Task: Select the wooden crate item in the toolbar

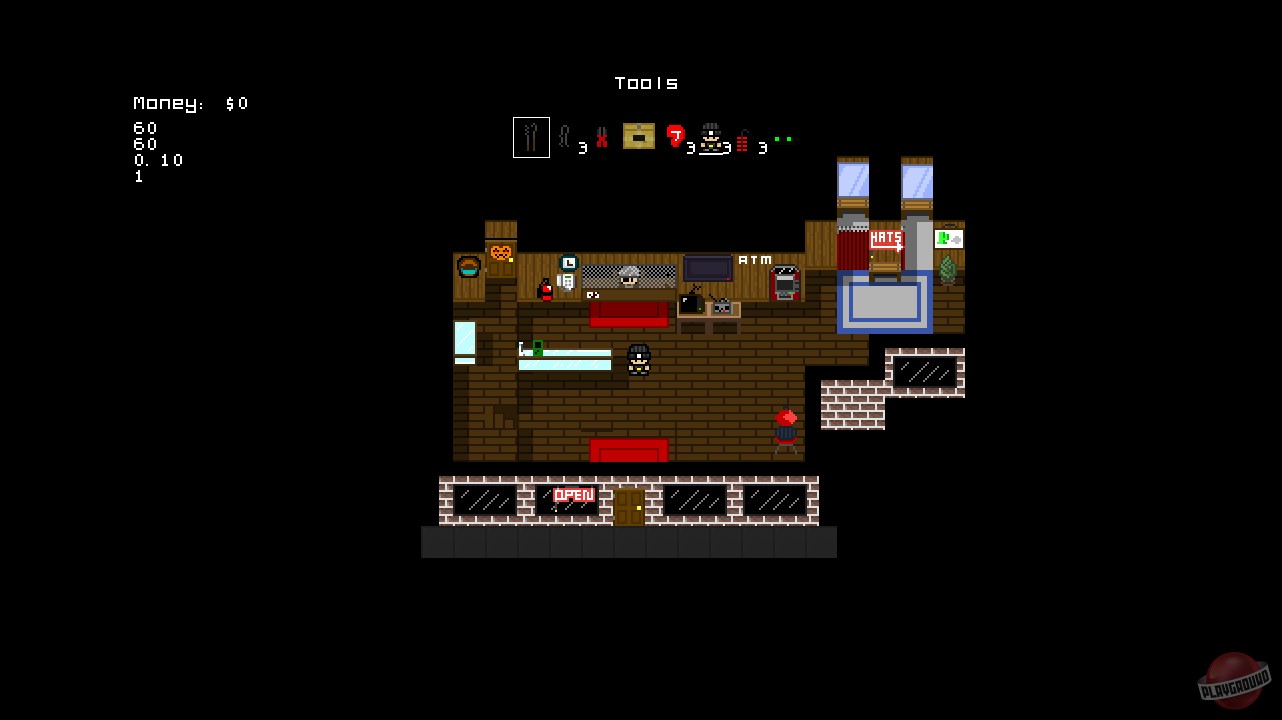Action: (x=638, y=137)
